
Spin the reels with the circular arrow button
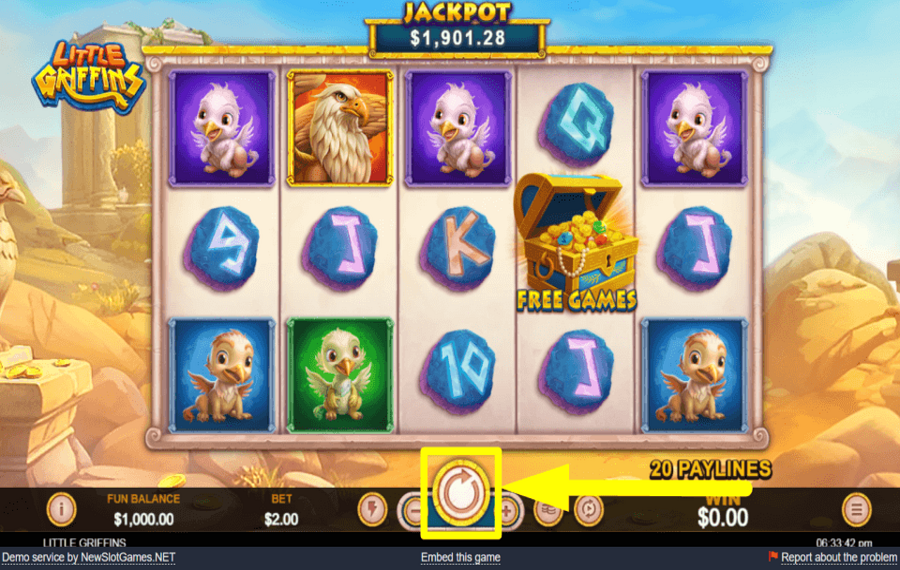(460, 492)
